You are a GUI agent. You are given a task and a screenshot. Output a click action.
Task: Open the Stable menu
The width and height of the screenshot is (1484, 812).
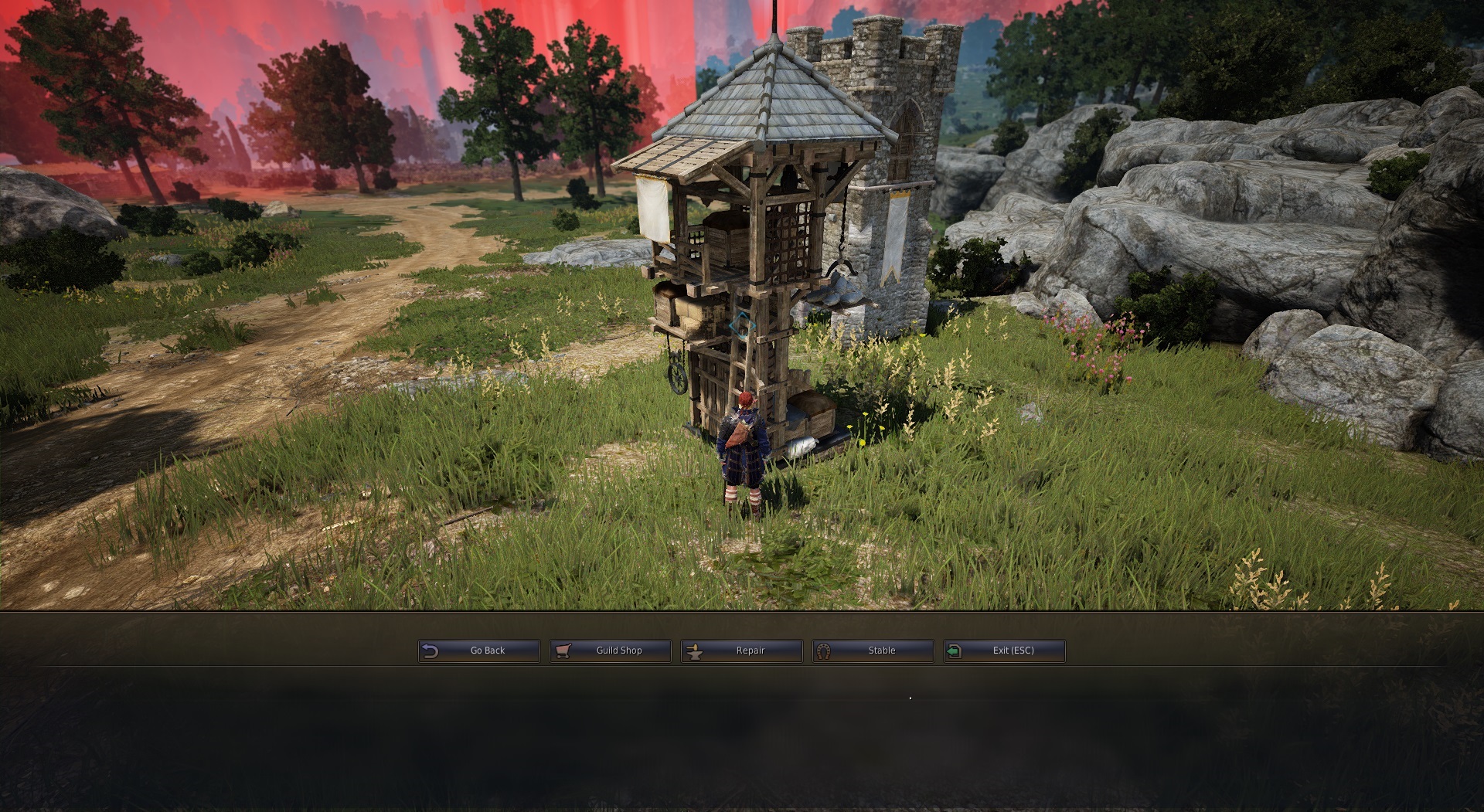click(873, 651)
